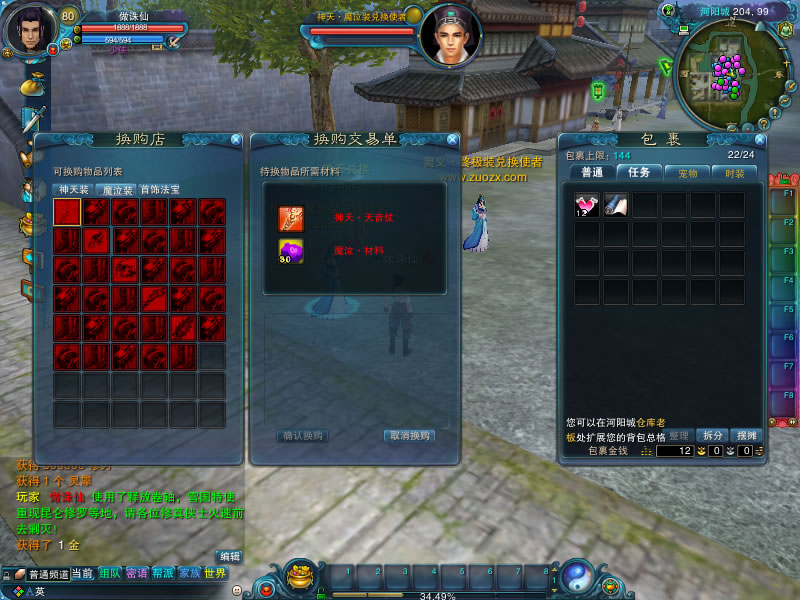Image resolution: width=800 pixels, height=600 pixels.
Task: Click the 拆分 split button
Action: point(711,435)
